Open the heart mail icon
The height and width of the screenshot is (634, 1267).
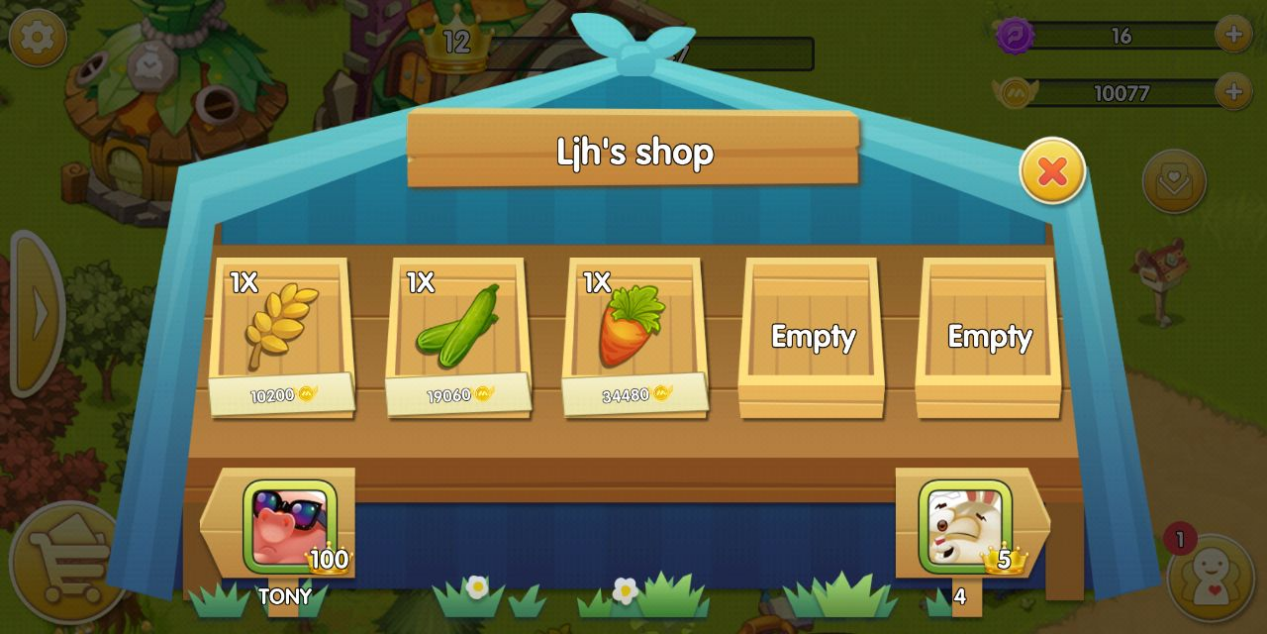point(1174,181)
